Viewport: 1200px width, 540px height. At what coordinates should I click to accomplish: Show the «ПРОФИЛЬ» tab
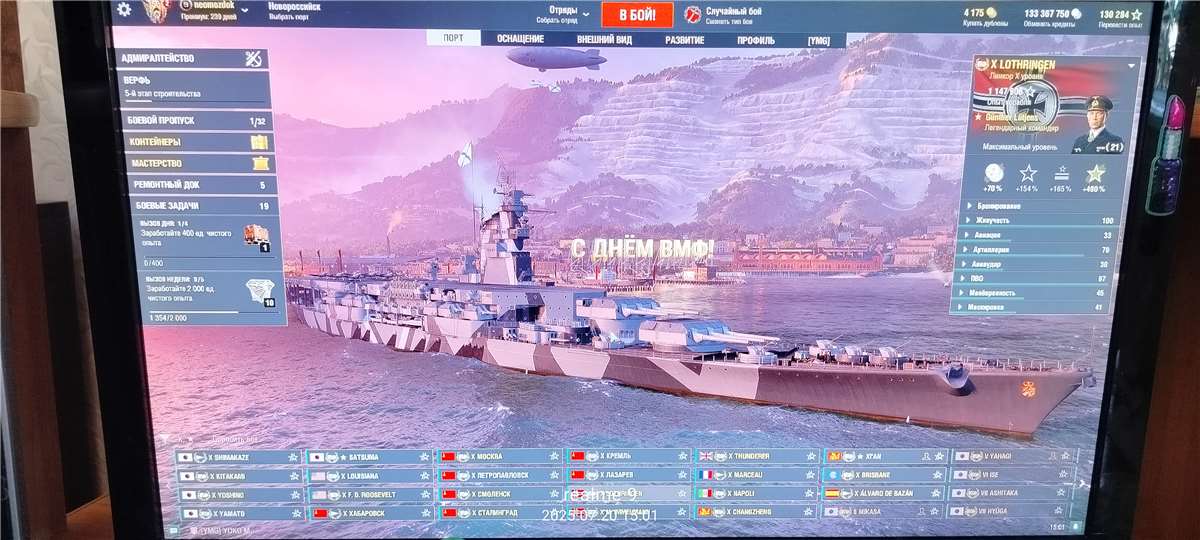755,40
